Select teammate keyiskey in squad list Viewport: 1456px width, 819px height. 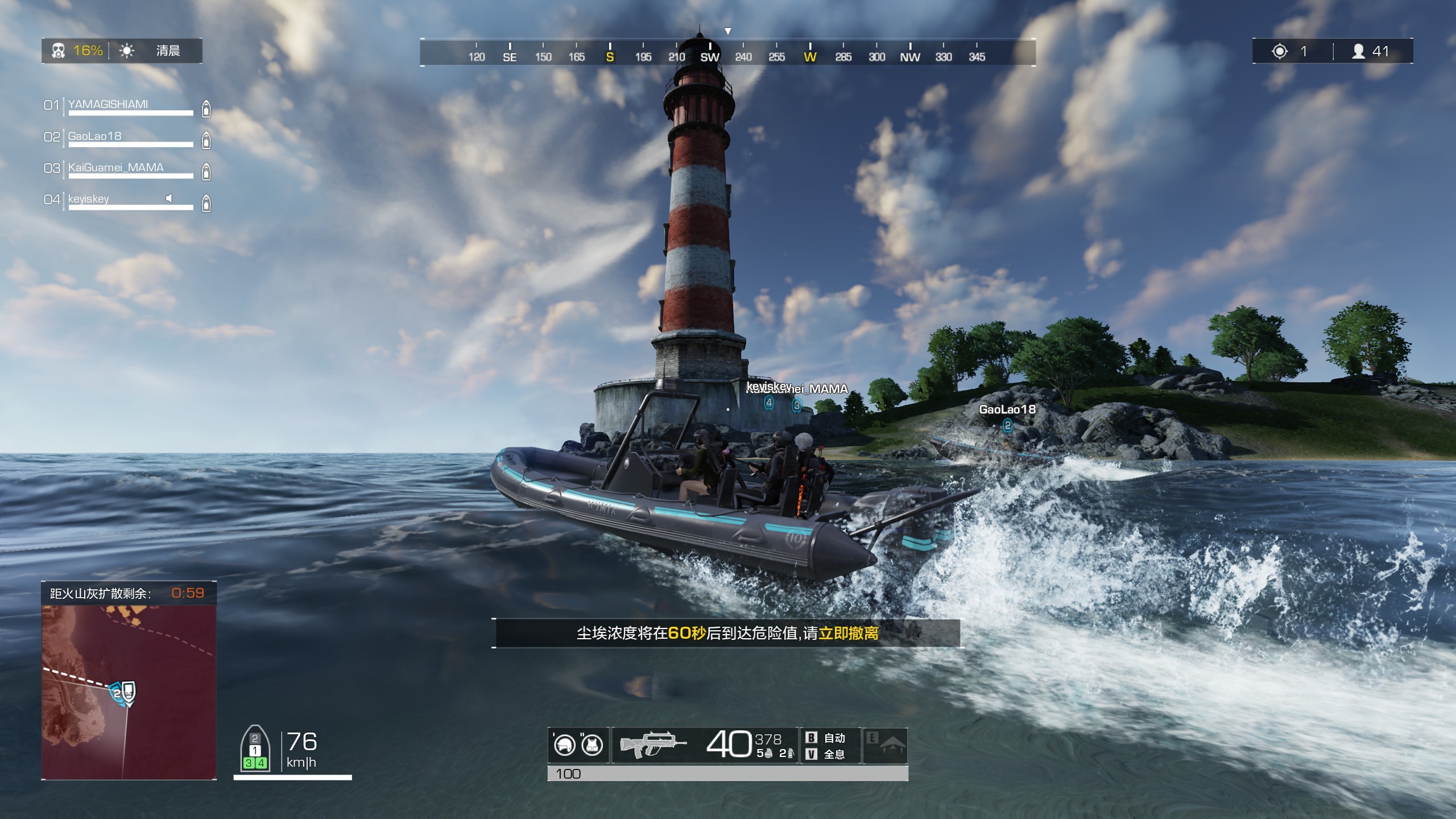tap(89, 199)
